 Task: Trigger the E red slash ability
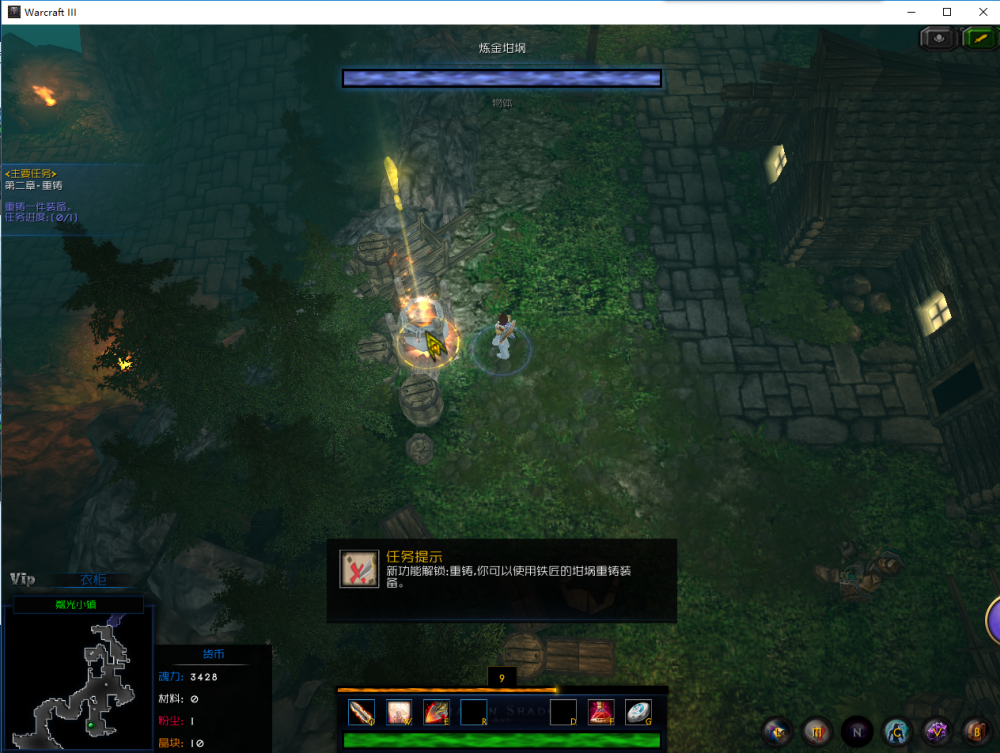pyautogui.click(x=436, y=712)
